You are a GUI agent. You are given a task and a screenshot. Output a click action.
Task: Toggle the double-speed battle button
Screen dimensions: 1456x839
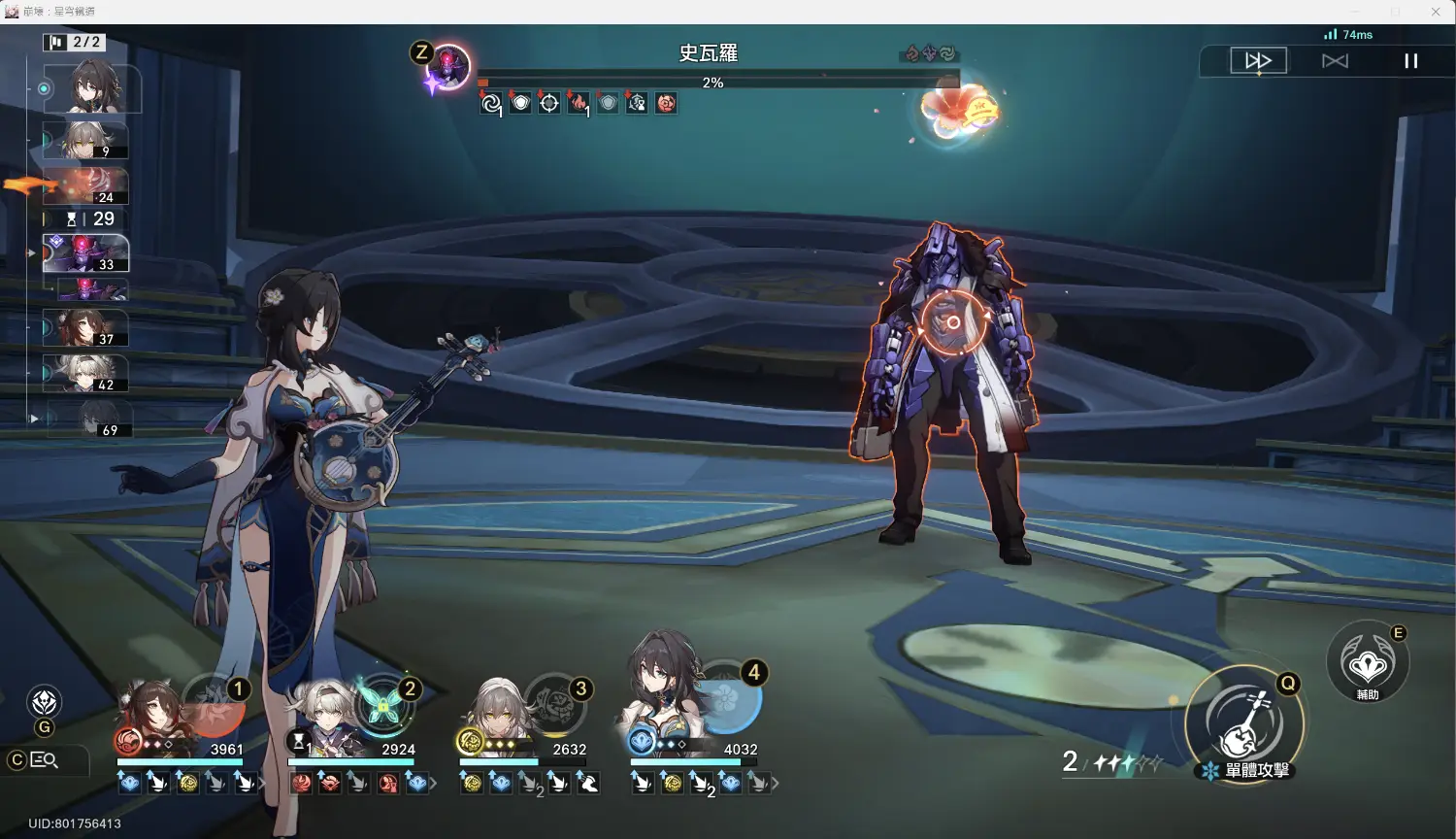(1258, 61)
